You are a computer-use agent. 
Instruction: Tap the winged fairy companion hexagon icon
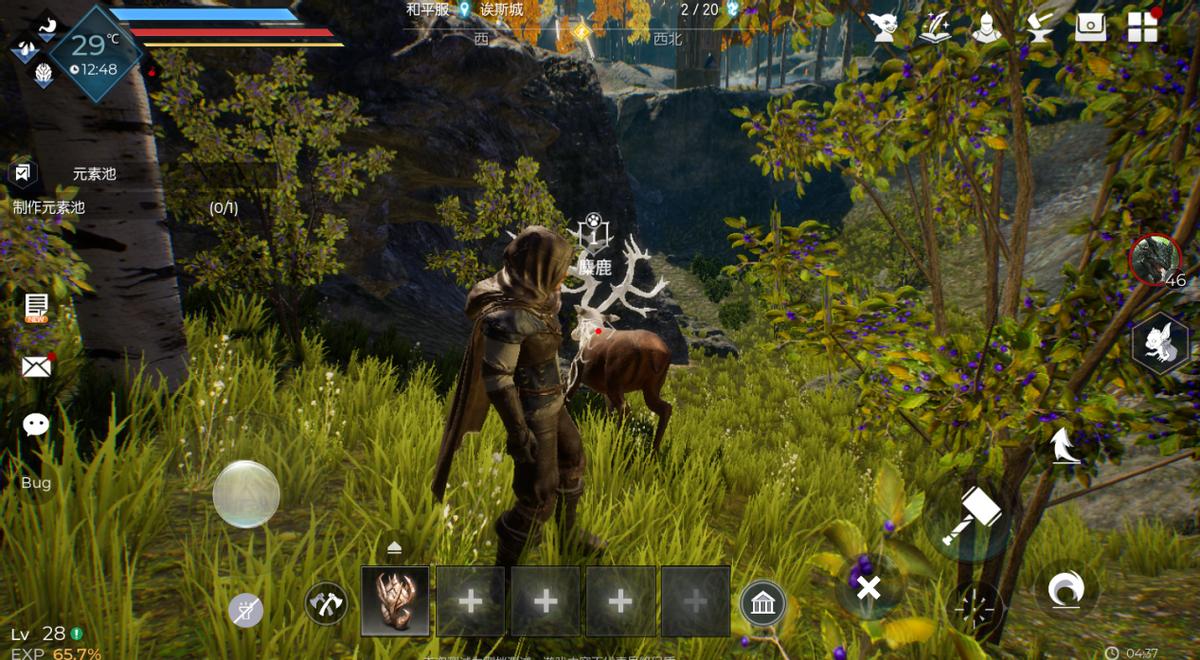pos(1160,345)
